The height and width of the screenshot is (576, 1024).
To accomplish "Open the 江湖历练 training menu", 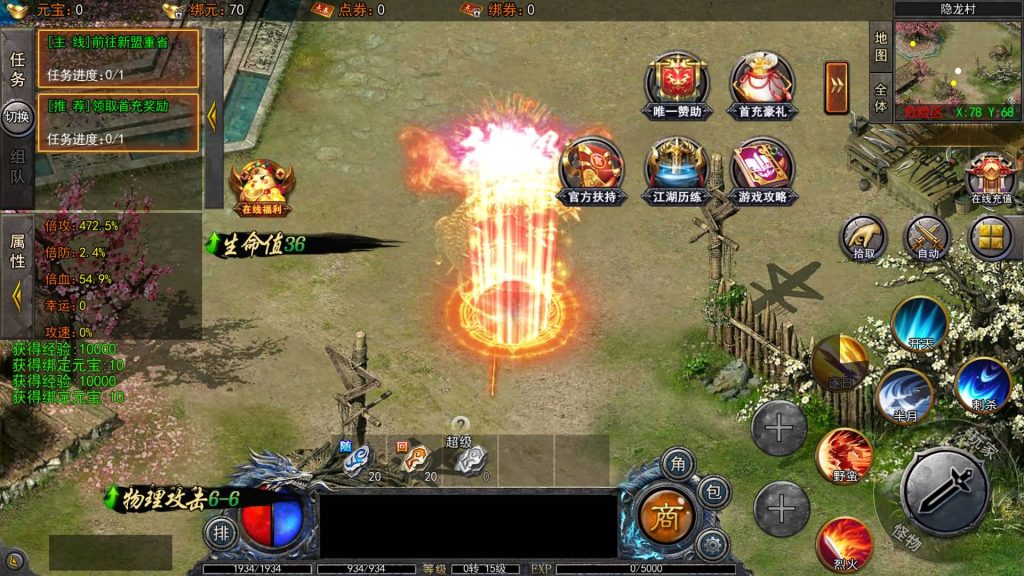I will [x=676, y=165].
